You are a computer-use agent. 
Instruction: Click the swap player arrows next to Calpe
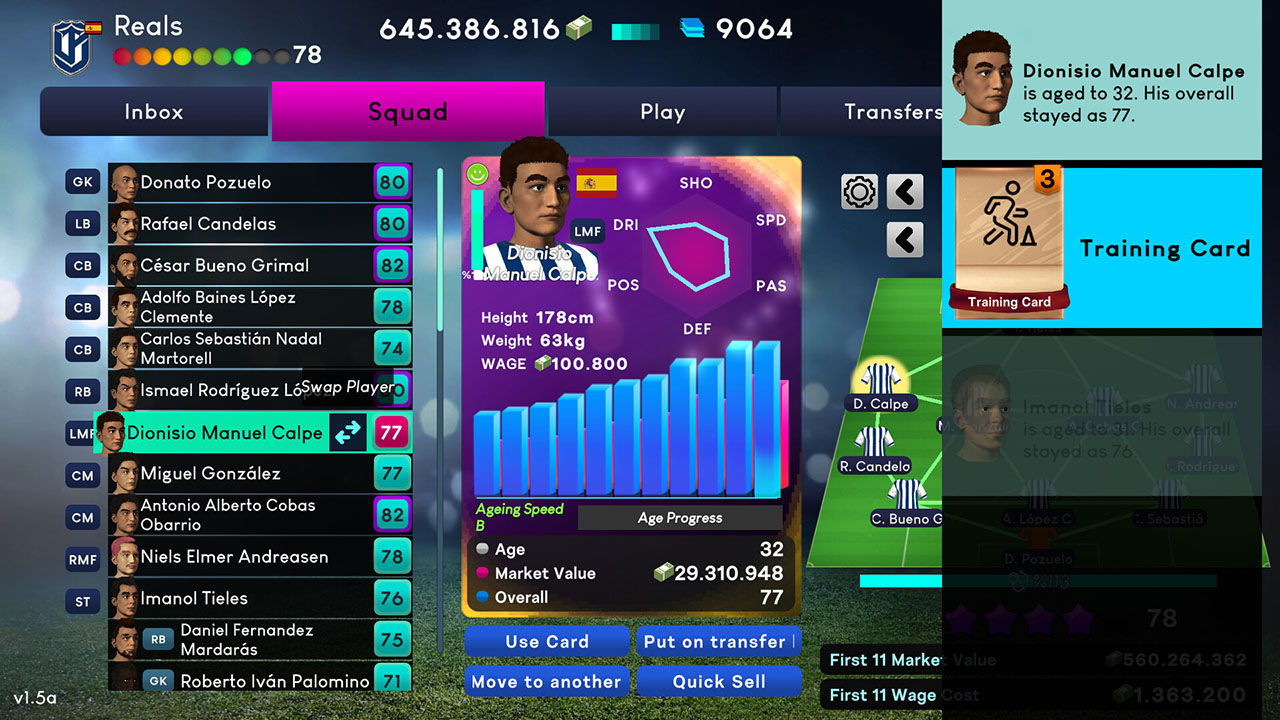[x=346, y=433]
